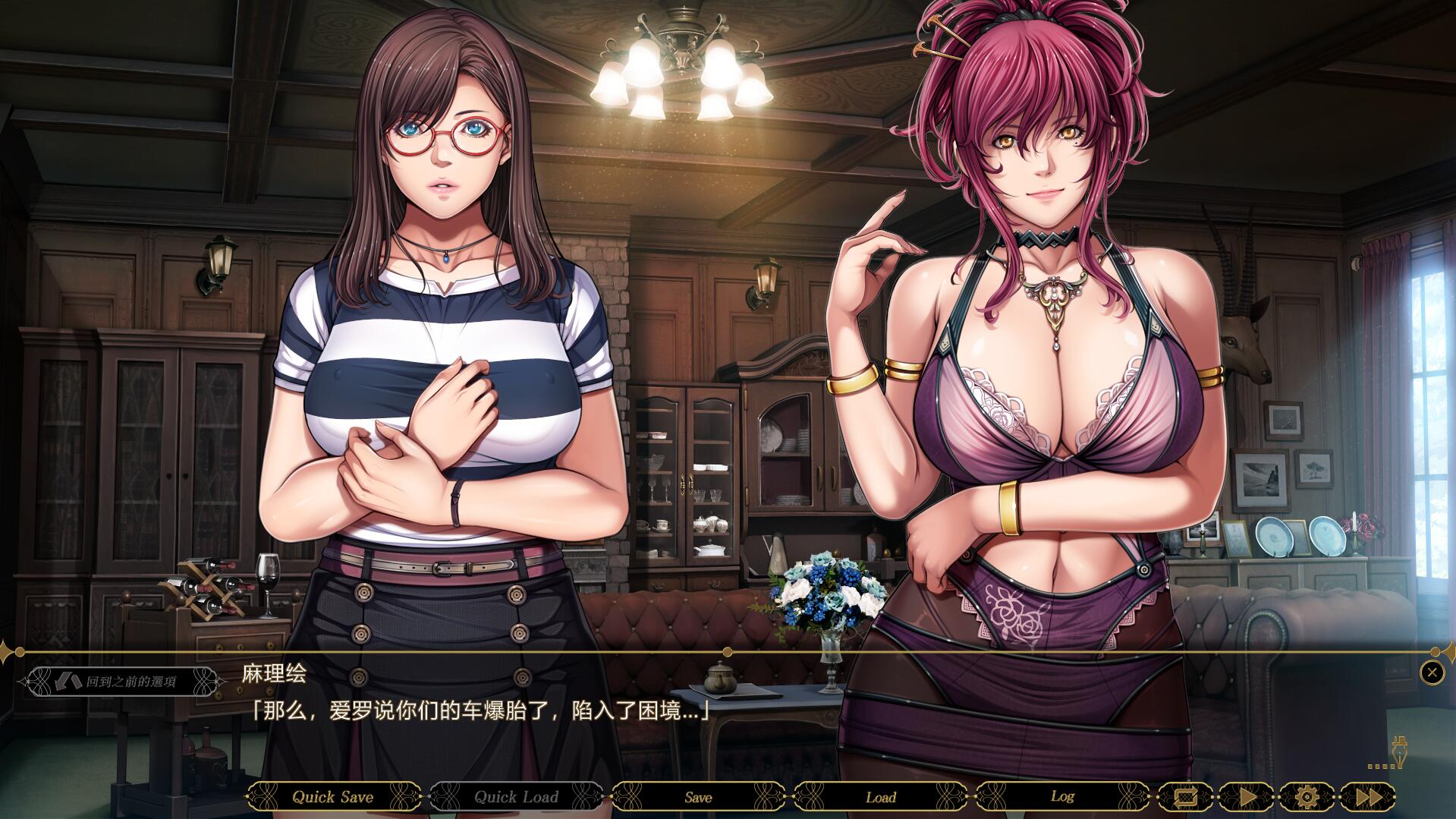This screenshot has width=1456, height=819.
Task: Click the looping arrows icon button
Action: click(x=1185, y=797)
